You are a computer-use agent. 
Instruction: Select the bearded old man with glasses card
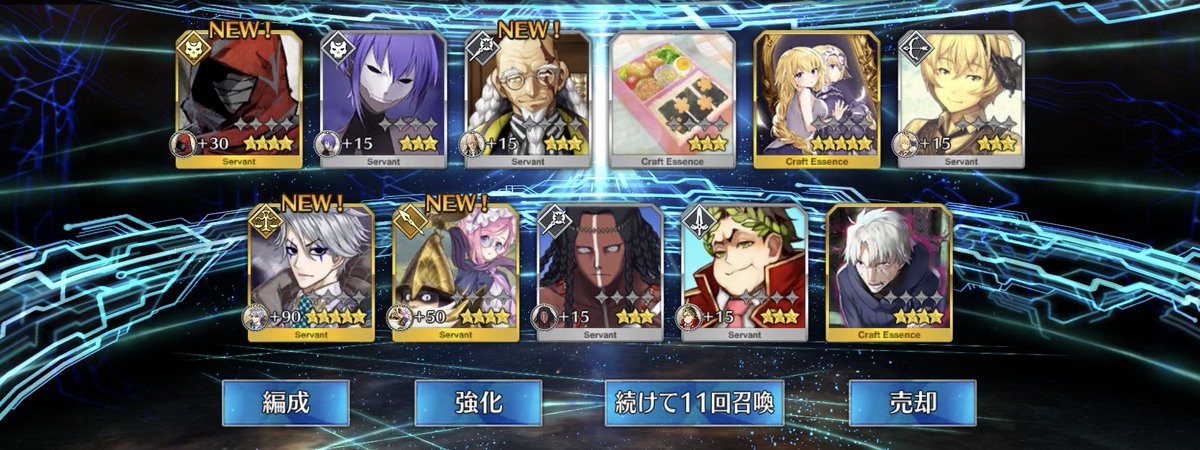pos(527,99)
